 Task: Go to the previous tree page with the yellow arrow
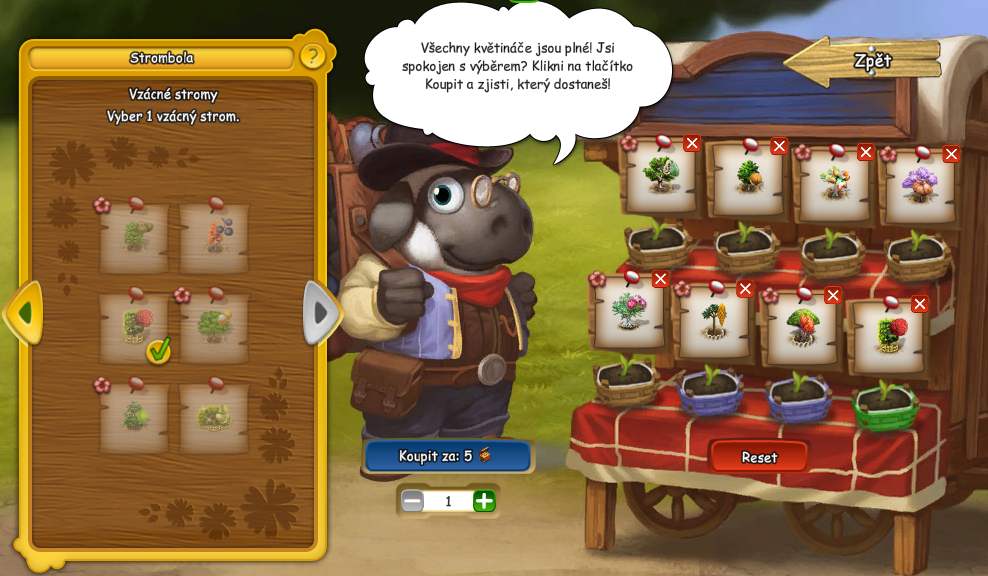(23, 313)
